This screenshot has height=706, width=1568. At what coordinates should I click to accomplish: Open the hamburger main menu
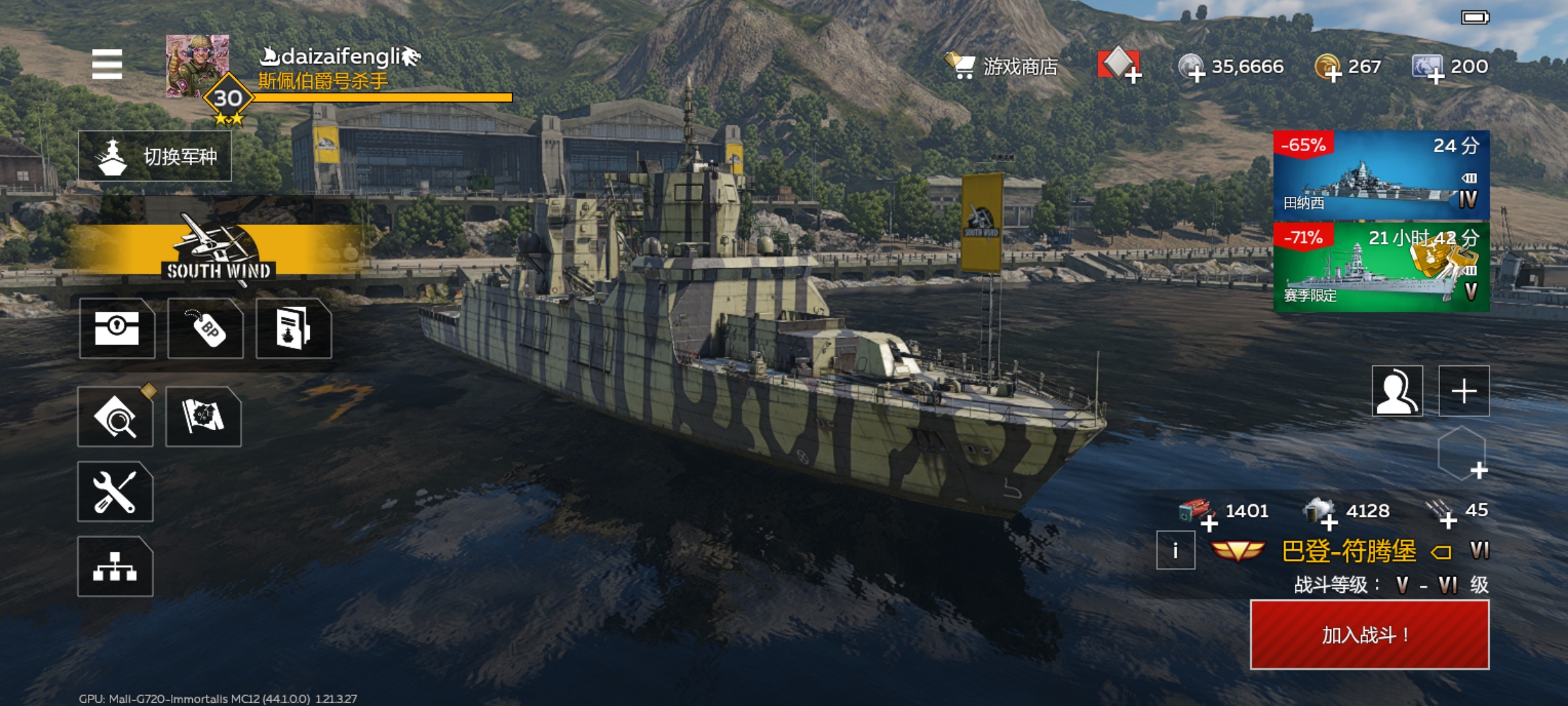(107, 64)
